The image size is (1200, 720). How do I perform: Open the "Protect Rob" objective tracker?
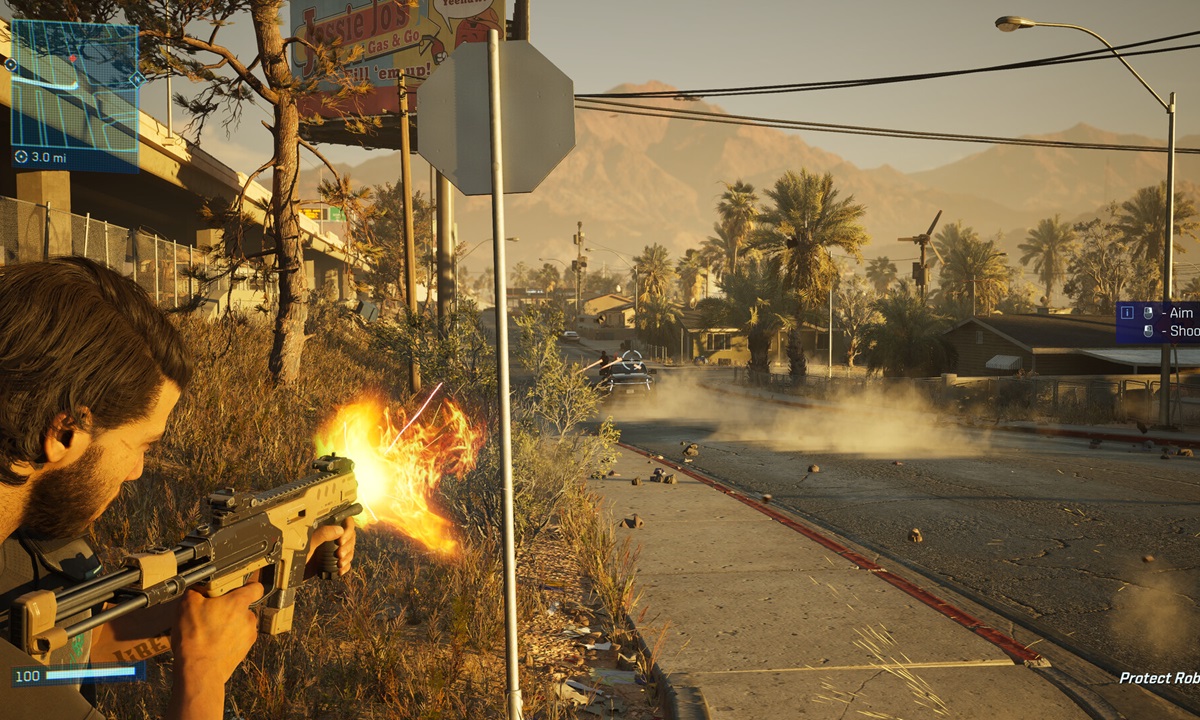coord(1158,678)
